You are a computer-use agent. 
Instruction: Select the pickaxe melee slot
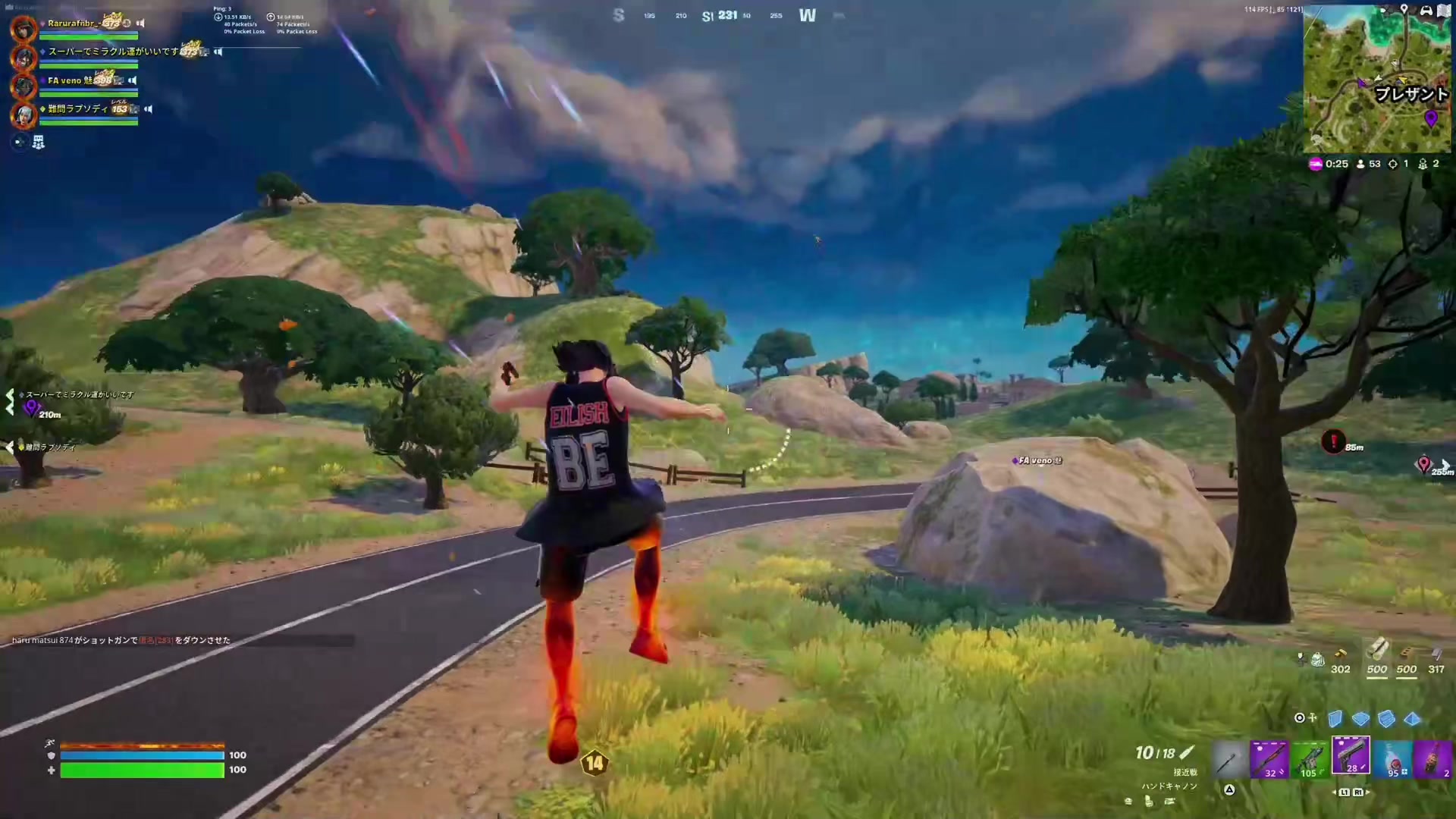(1229, 759)
